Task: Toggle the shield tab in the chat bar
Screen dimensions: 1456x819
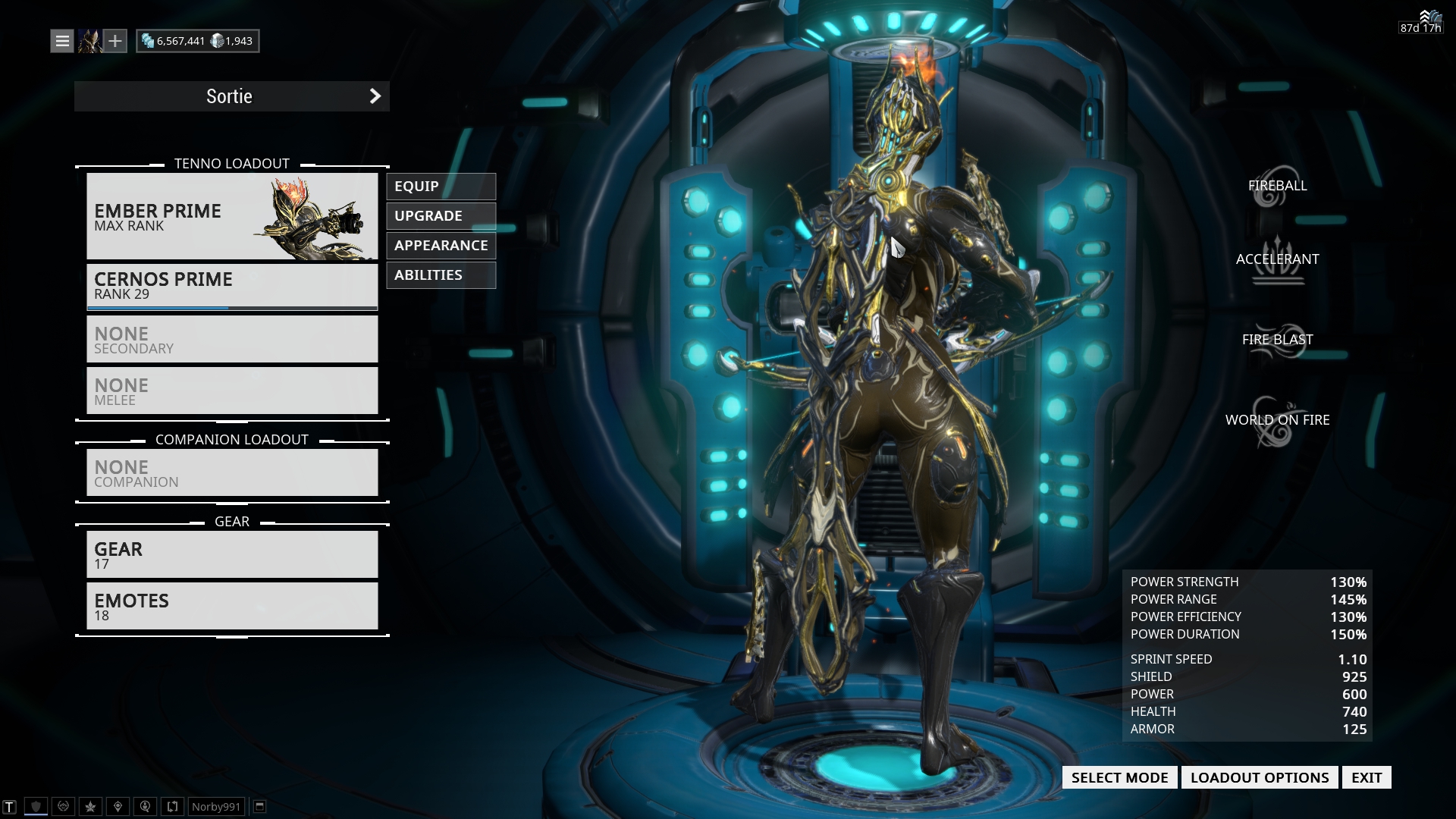Action: [x=36, y=806]
